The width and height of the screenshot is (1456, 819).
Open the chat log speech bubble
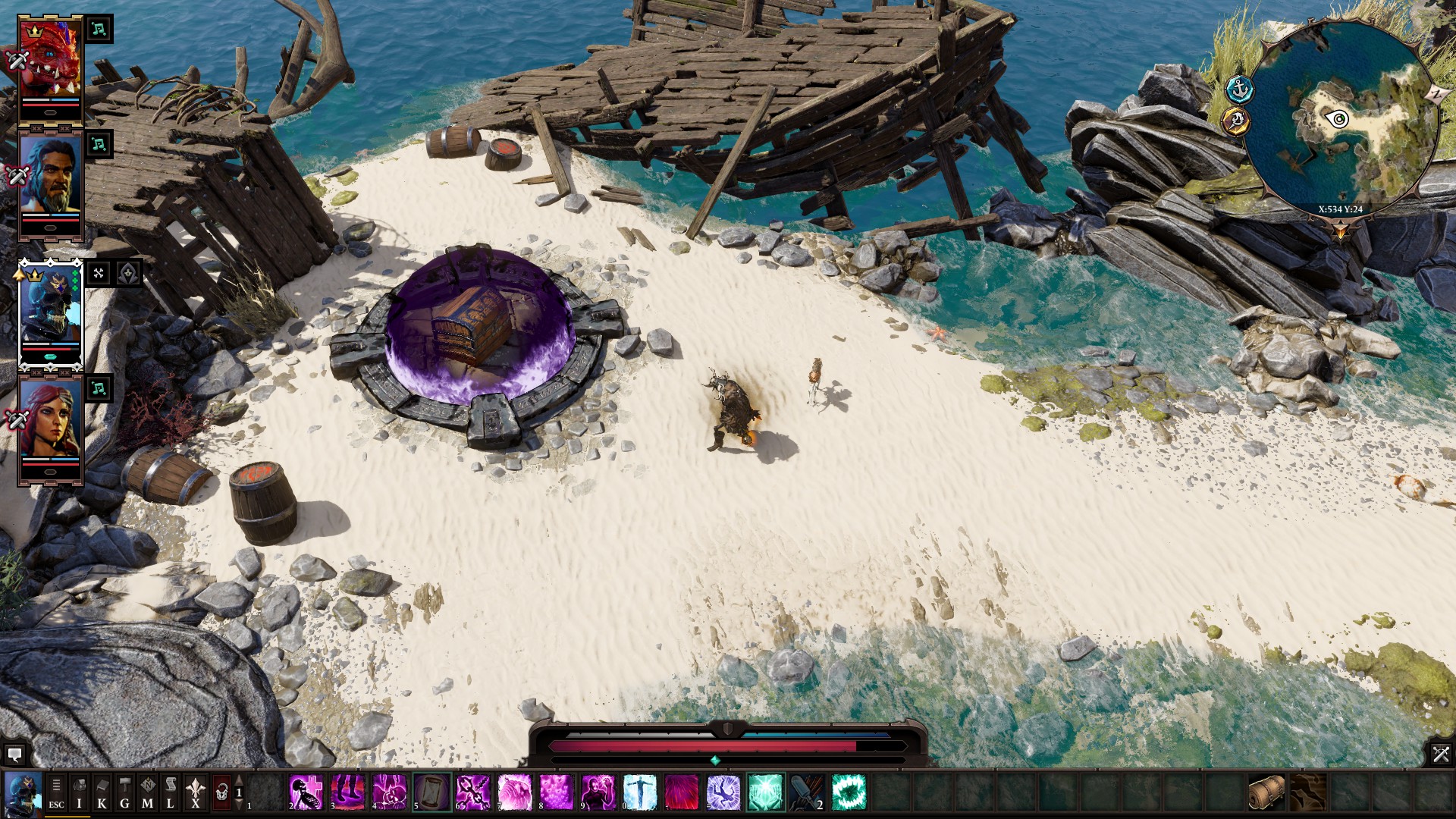click(14, 755)
